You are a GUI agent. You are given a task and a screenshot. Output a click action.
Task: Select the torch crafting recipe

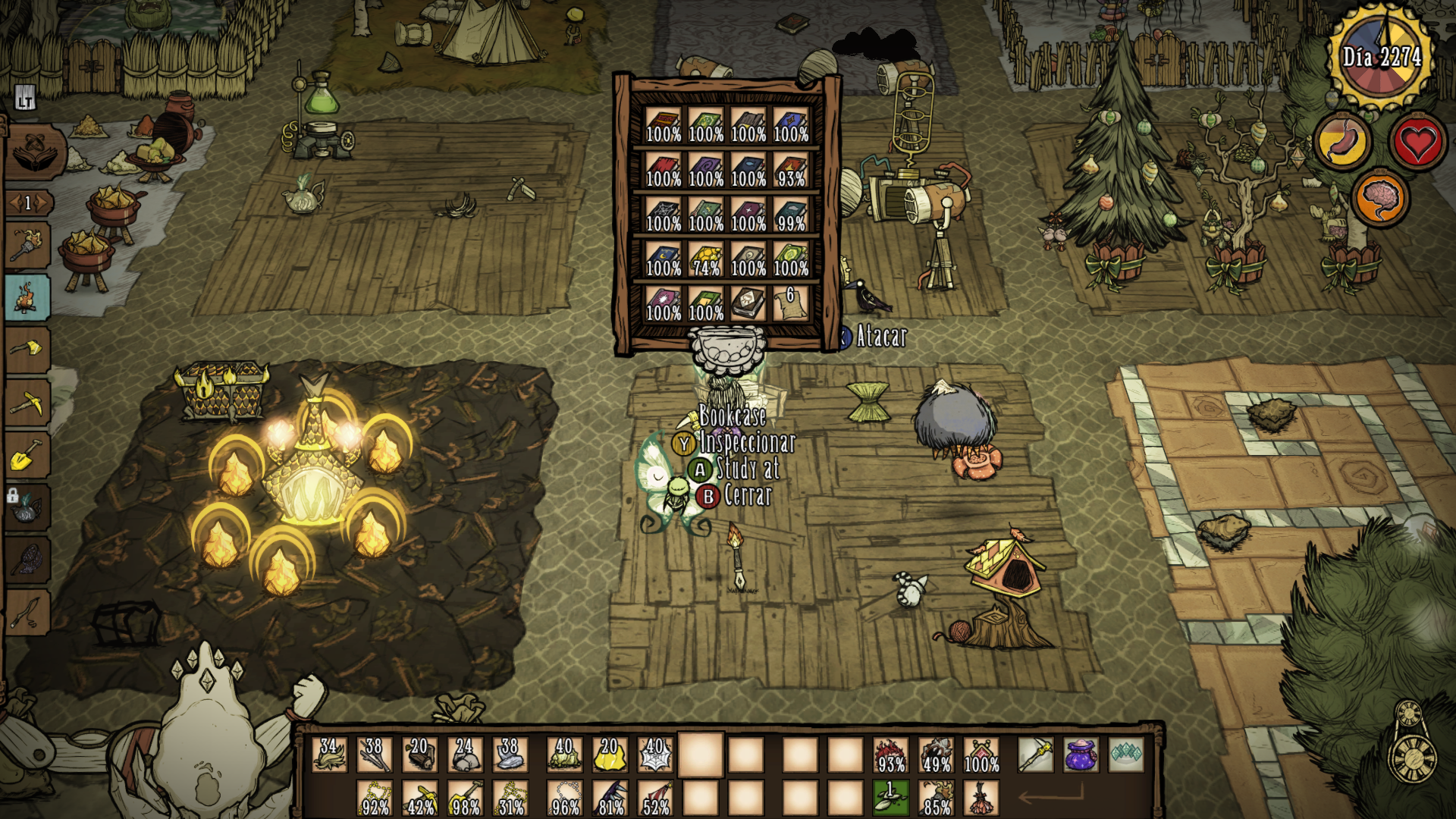(x=27, y=245)
